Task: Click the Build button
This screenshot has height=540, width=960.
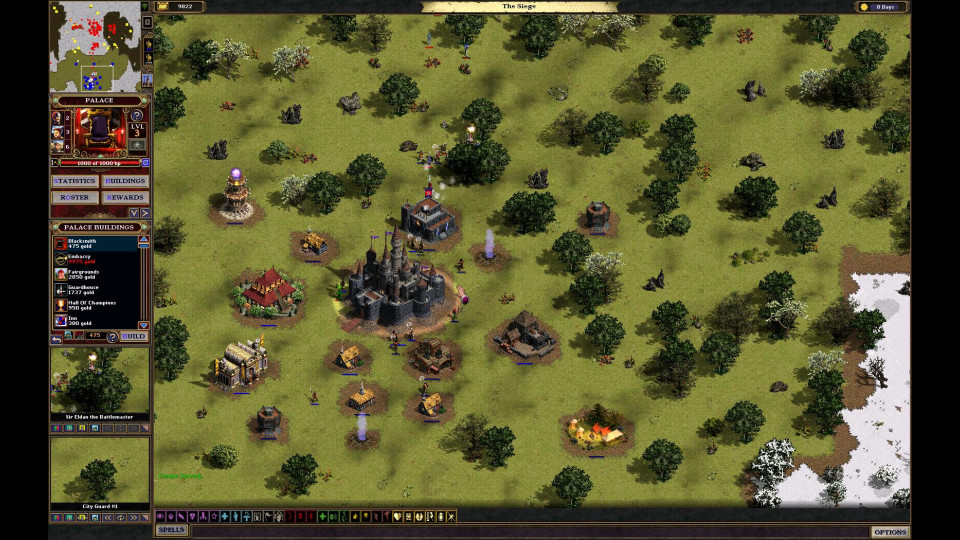Action: tap(133, 336)
